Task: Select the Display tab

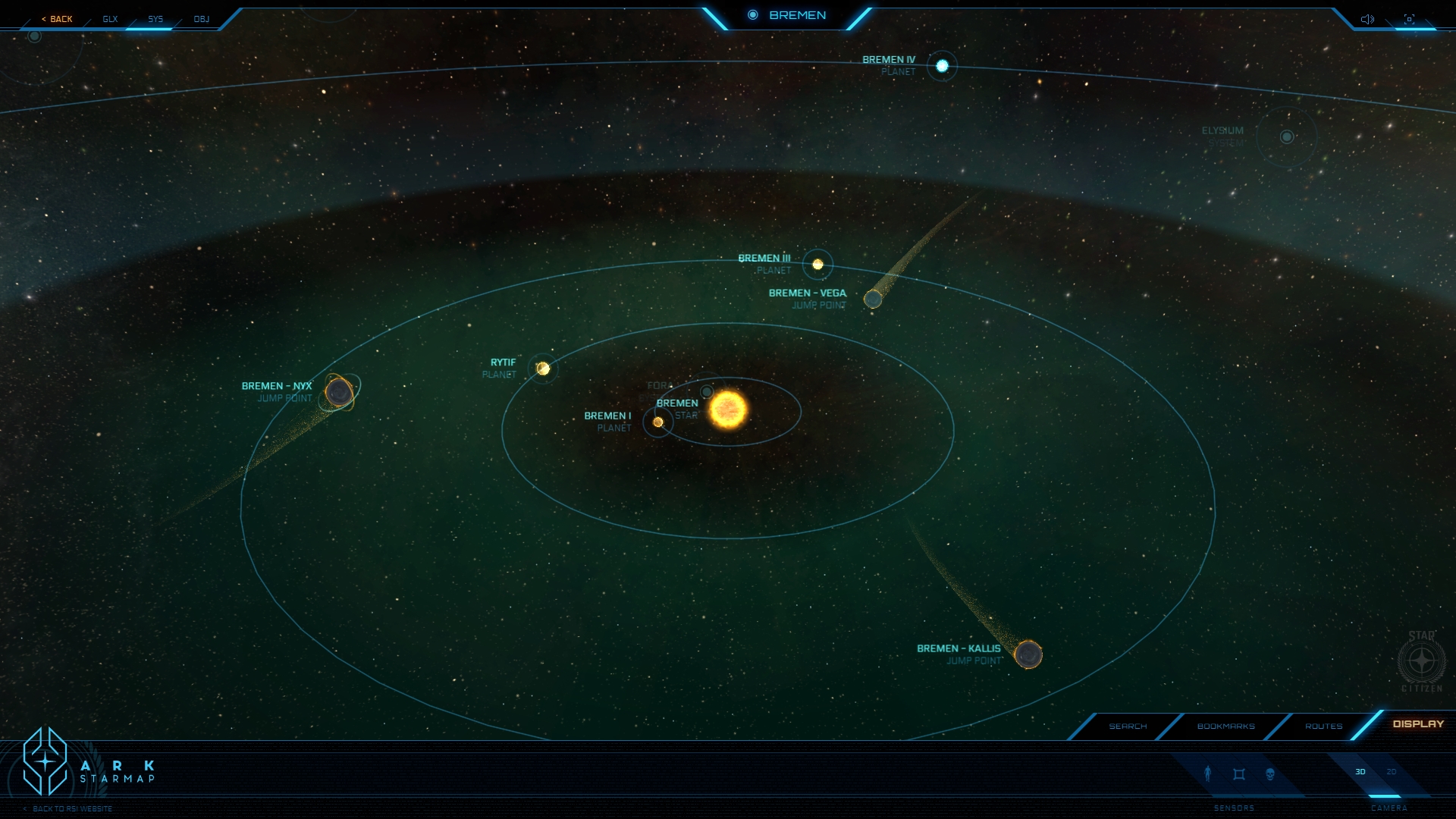Action: click(1418, 724)
